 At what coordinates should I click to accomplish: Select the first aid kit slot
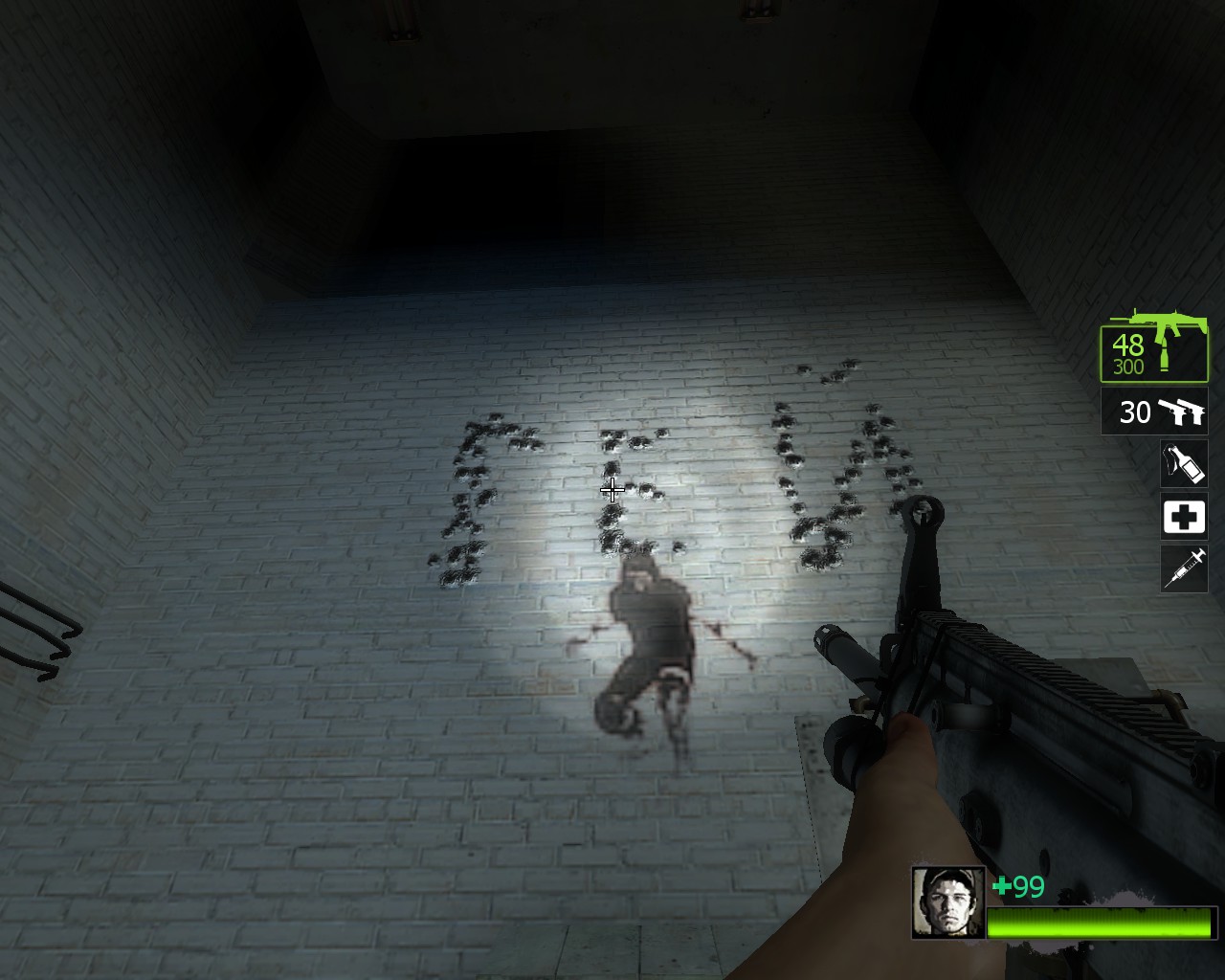tap(1184, 517)
